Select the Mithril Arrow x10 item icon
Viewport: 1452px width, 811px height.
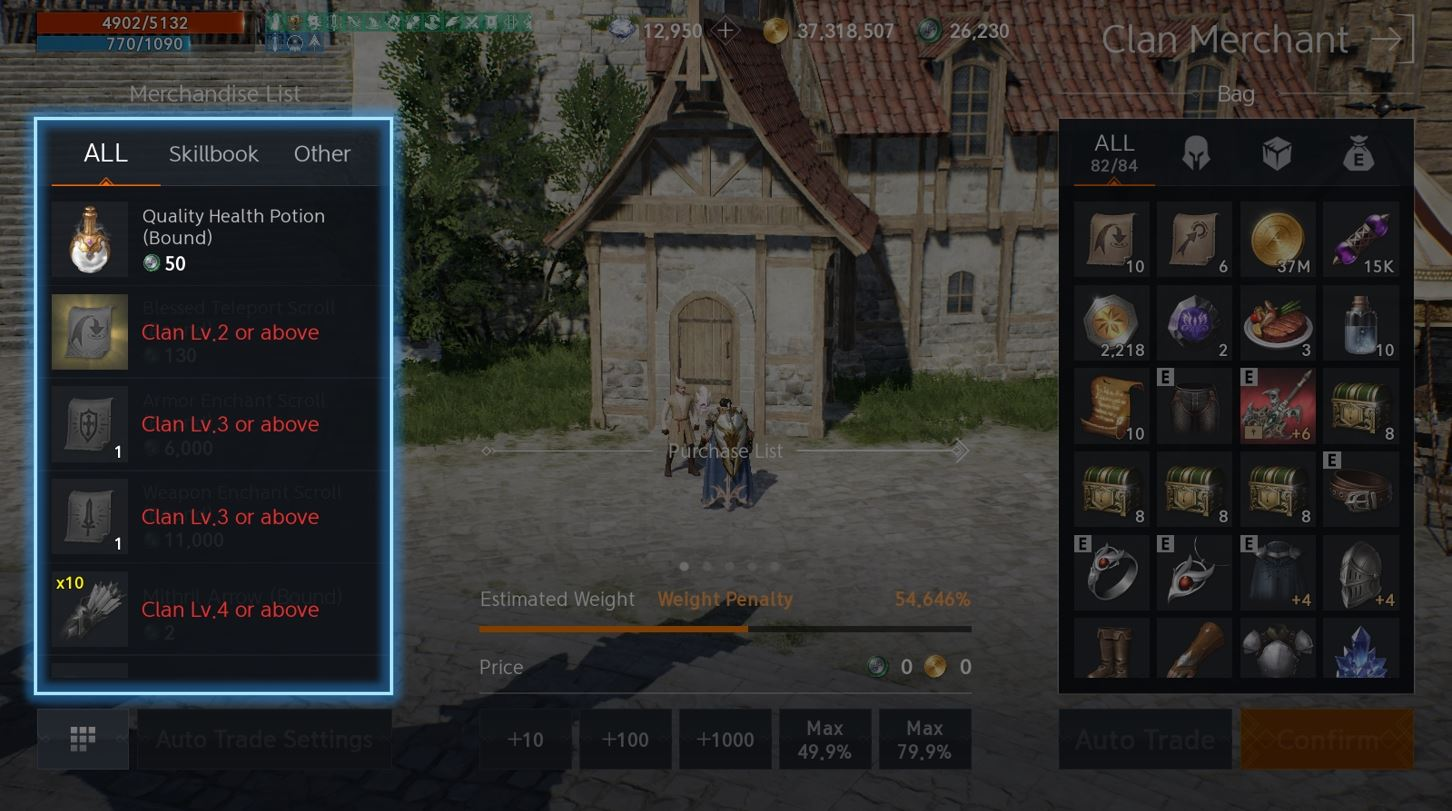pos(89,610)
